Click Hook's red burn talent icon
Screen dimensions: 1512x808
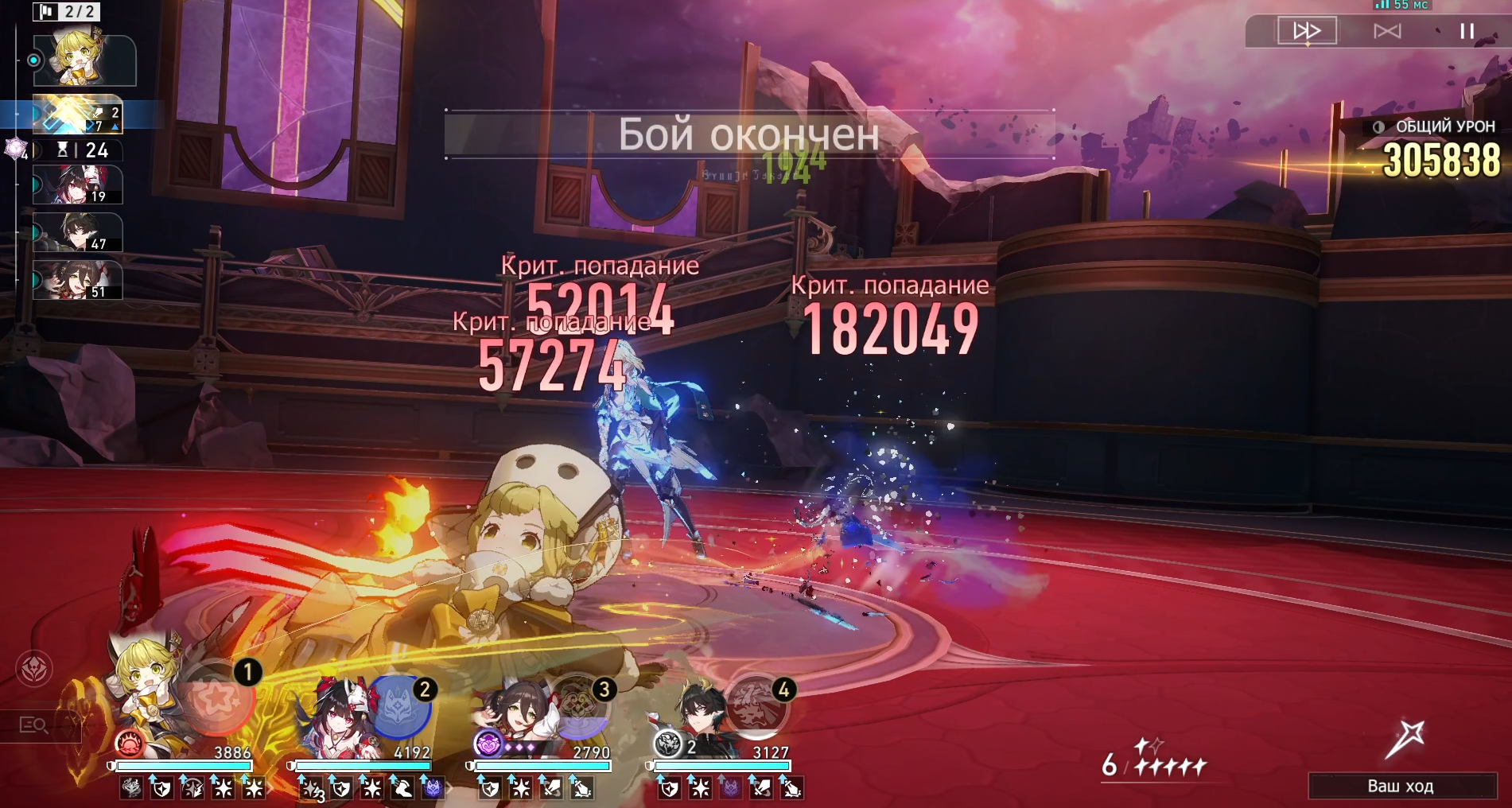[129, 744]
